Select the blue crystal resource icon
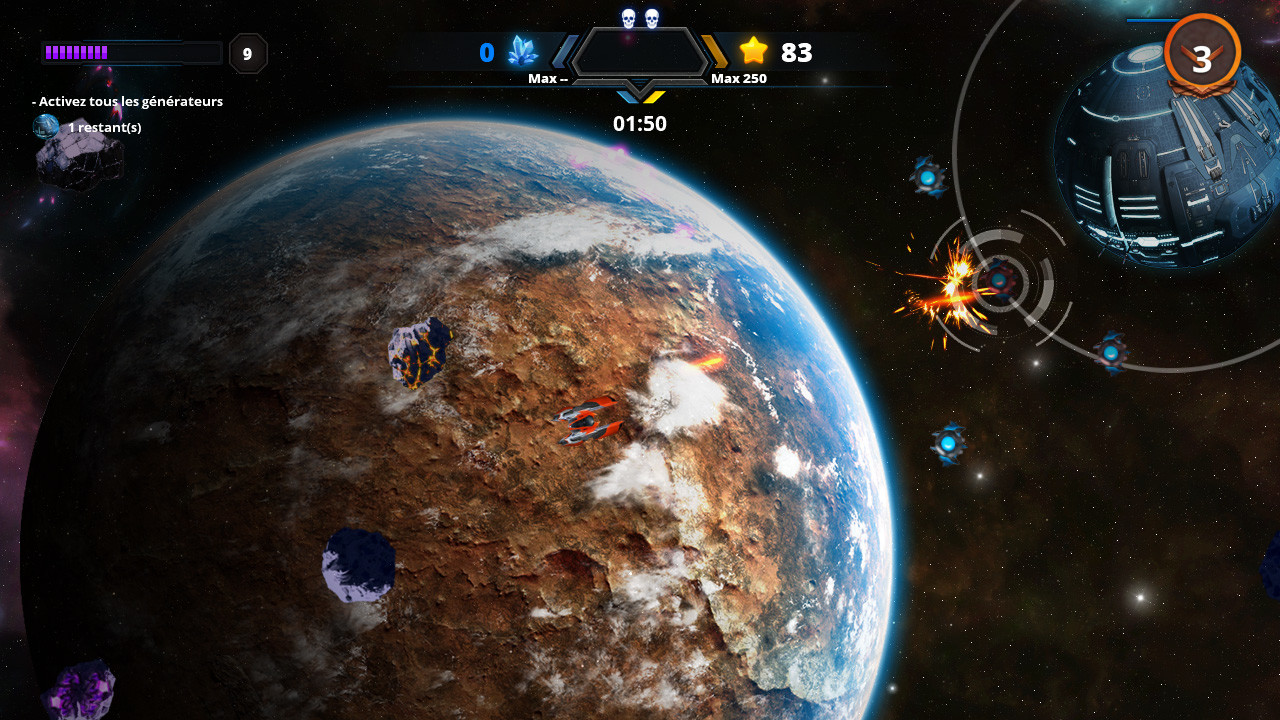This screenshot has height=720, width=1280. (x=524, y=49)
